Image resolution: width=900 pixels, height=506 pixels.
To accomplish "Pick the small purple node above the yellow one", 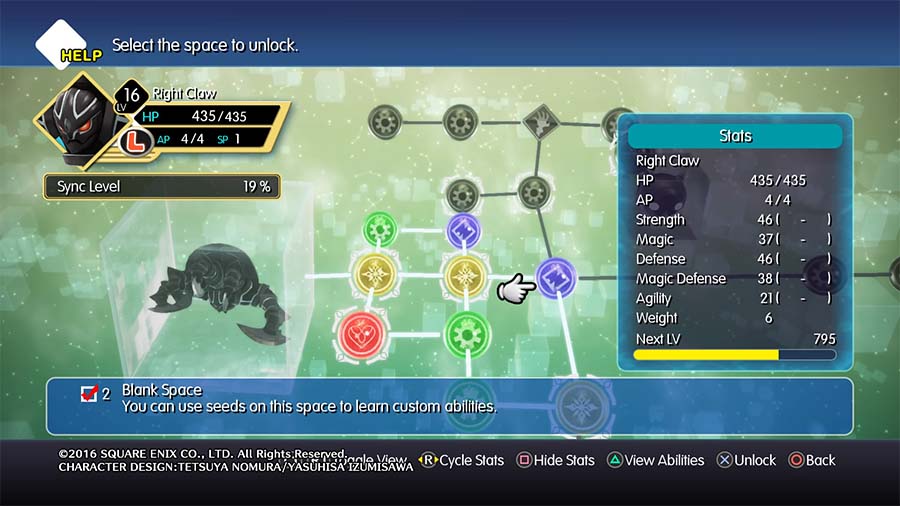I will (x=463, y=230).
